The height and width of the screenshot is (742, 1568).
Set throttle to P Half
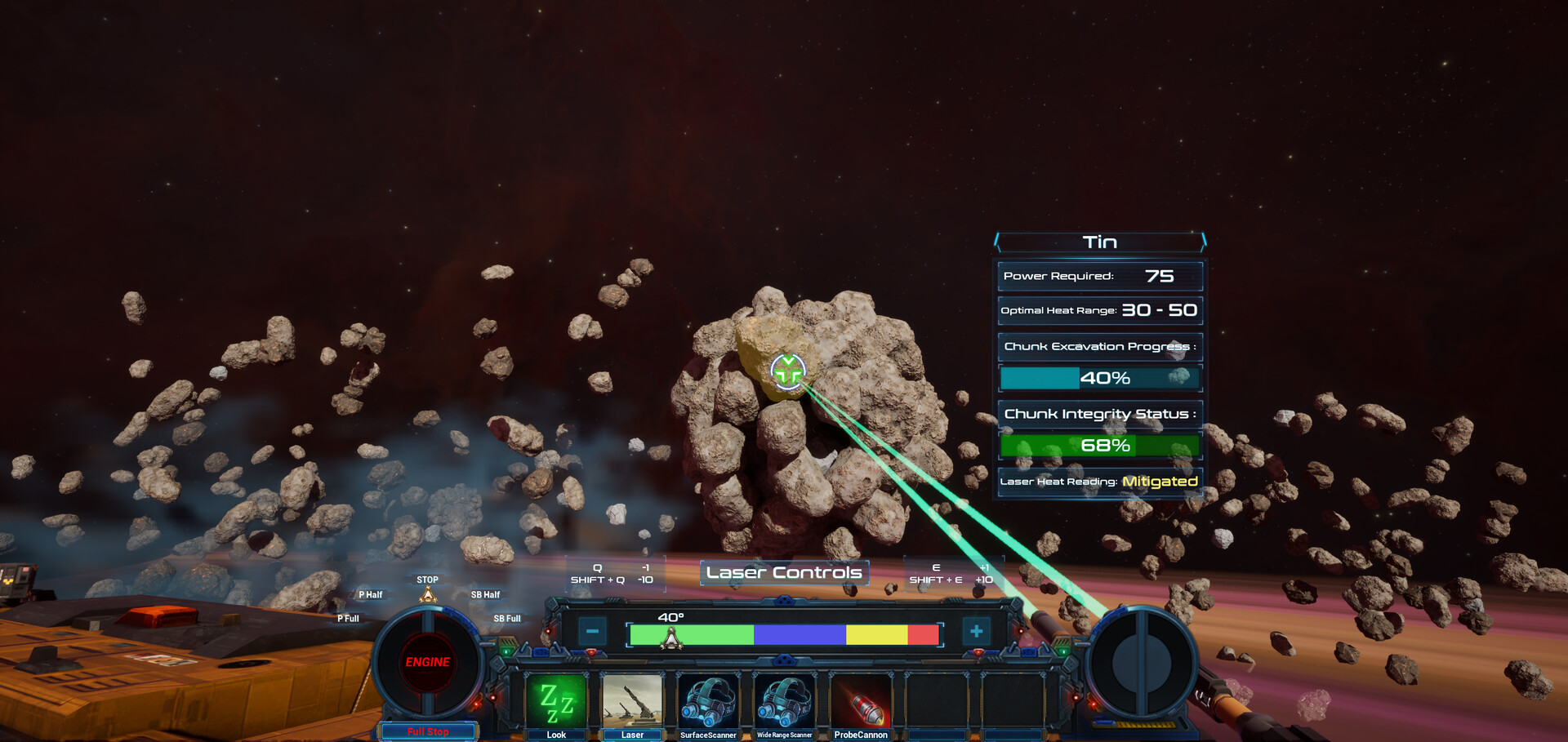(x=371, y=595)
